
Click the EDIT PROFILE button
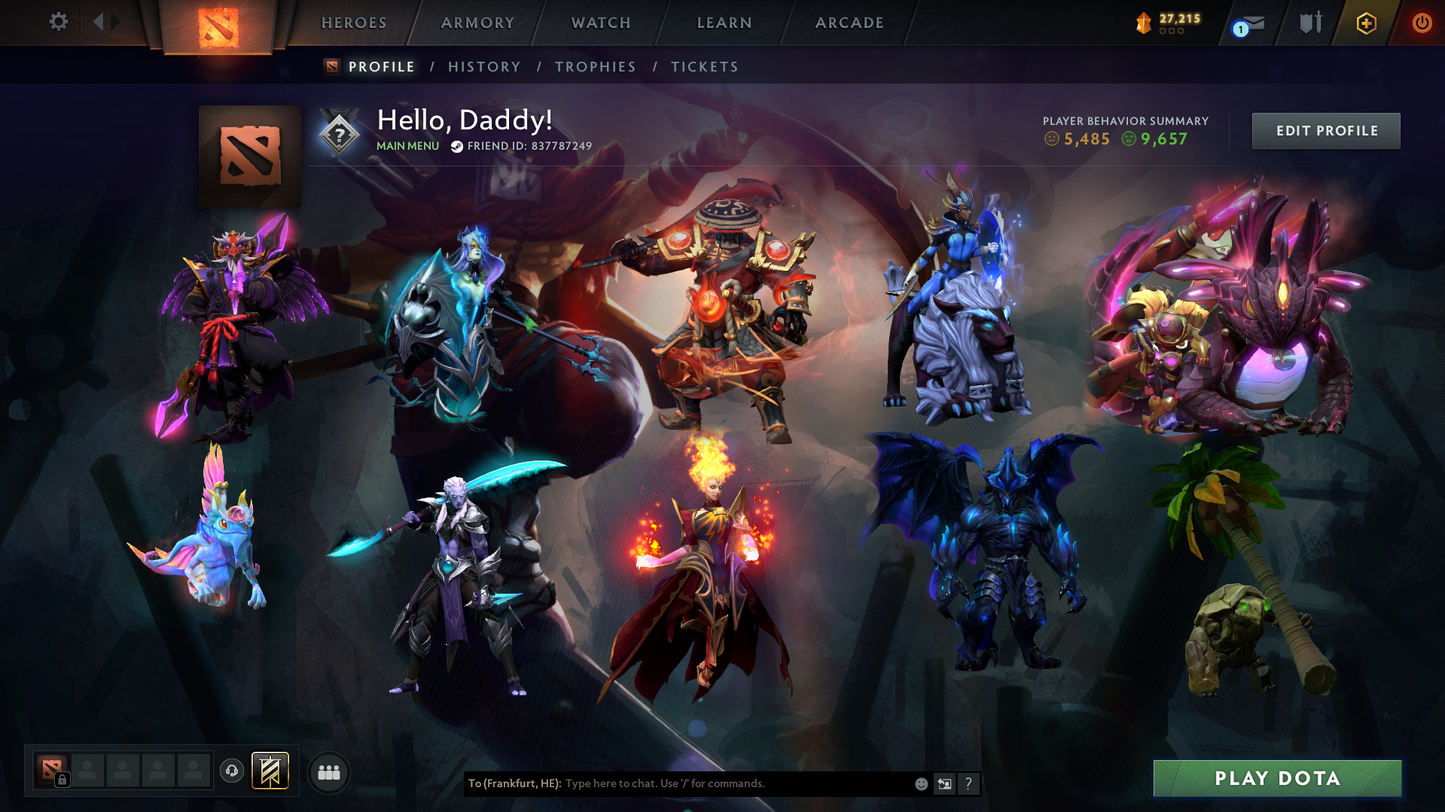[x=1326, y=130]
